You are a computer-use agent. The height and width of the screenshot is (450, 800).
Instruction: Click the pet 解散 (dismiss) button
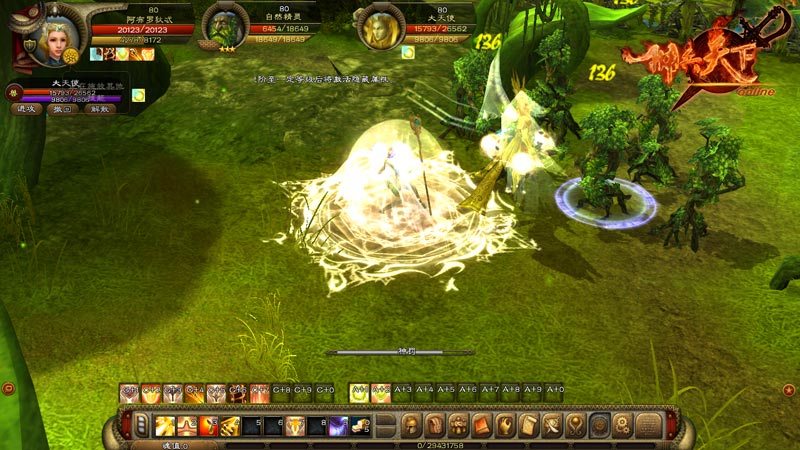99,109
